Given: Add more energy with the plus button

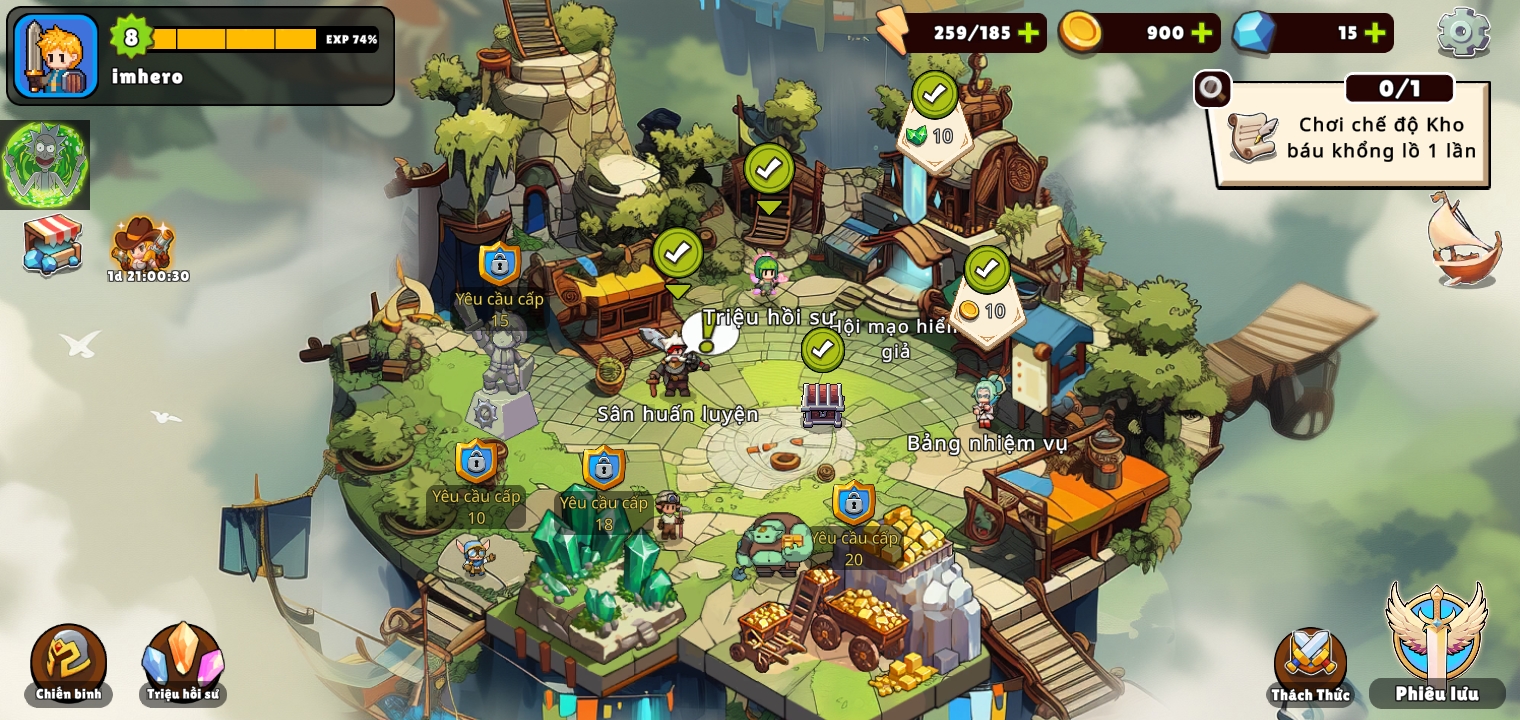Looking at the screenshot, I should pos(1028,33).
